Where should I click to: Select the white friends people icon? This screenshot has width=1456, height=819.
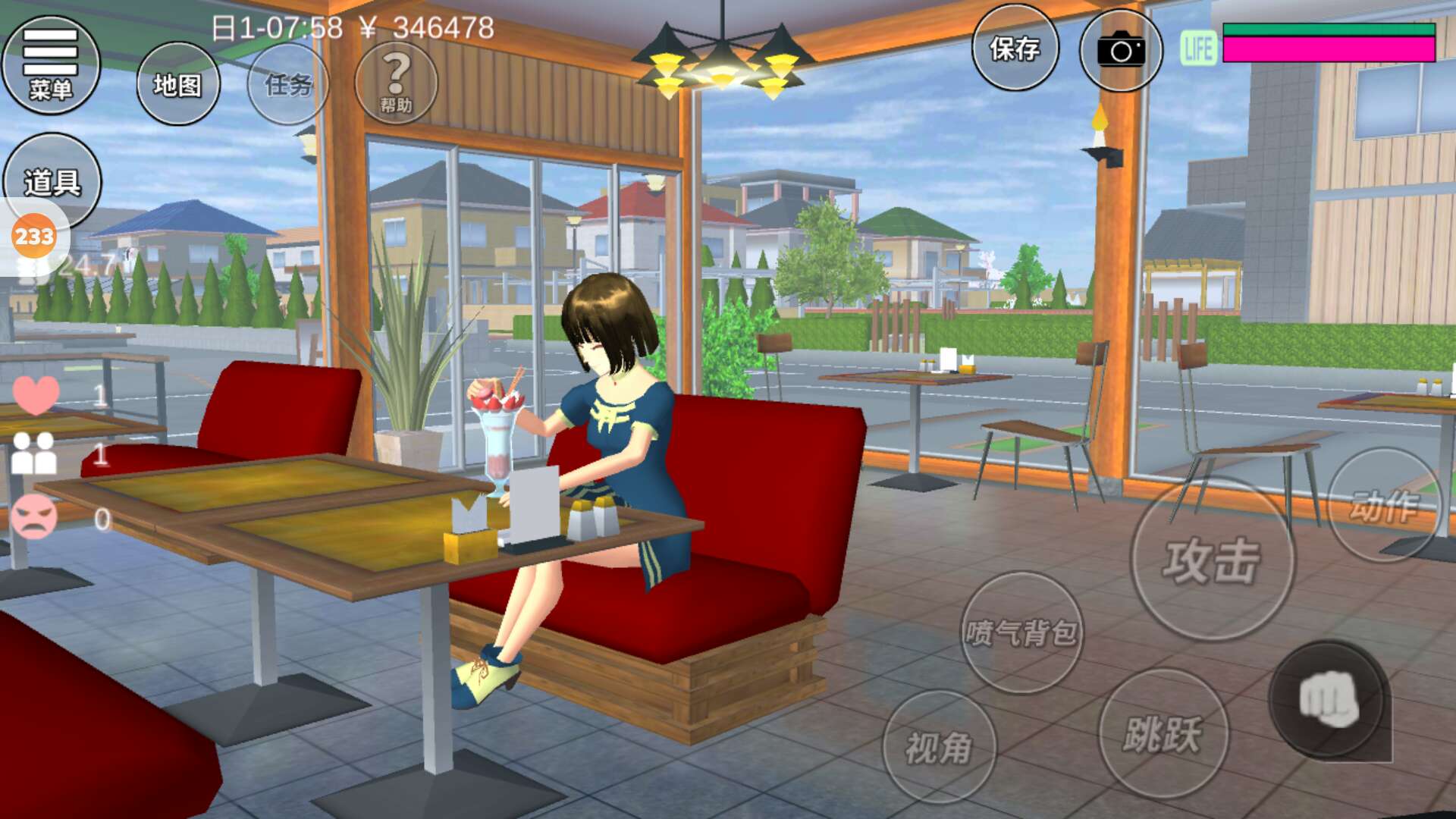(x=34, y=454)
